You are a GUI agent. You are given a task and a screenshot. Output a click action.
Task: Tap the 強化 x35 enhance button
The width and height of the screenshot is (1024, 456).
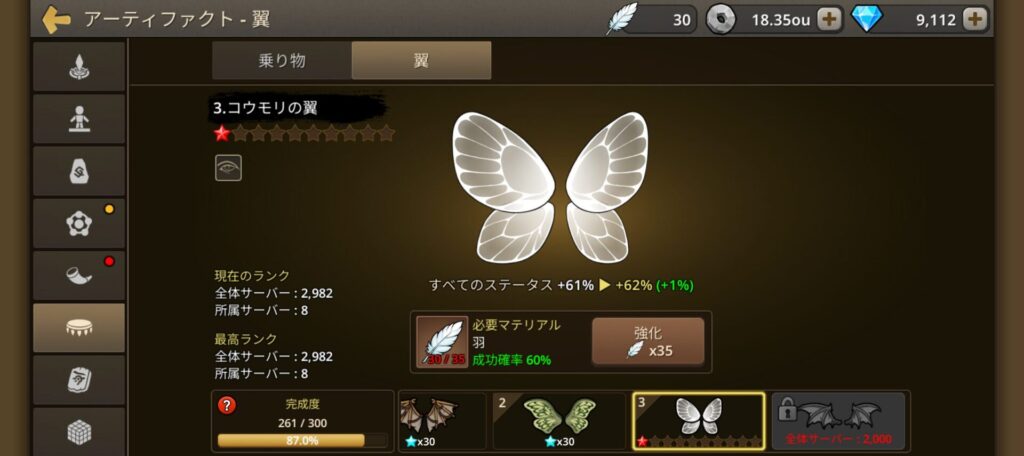pyautogui.click(x=647, y=342)
